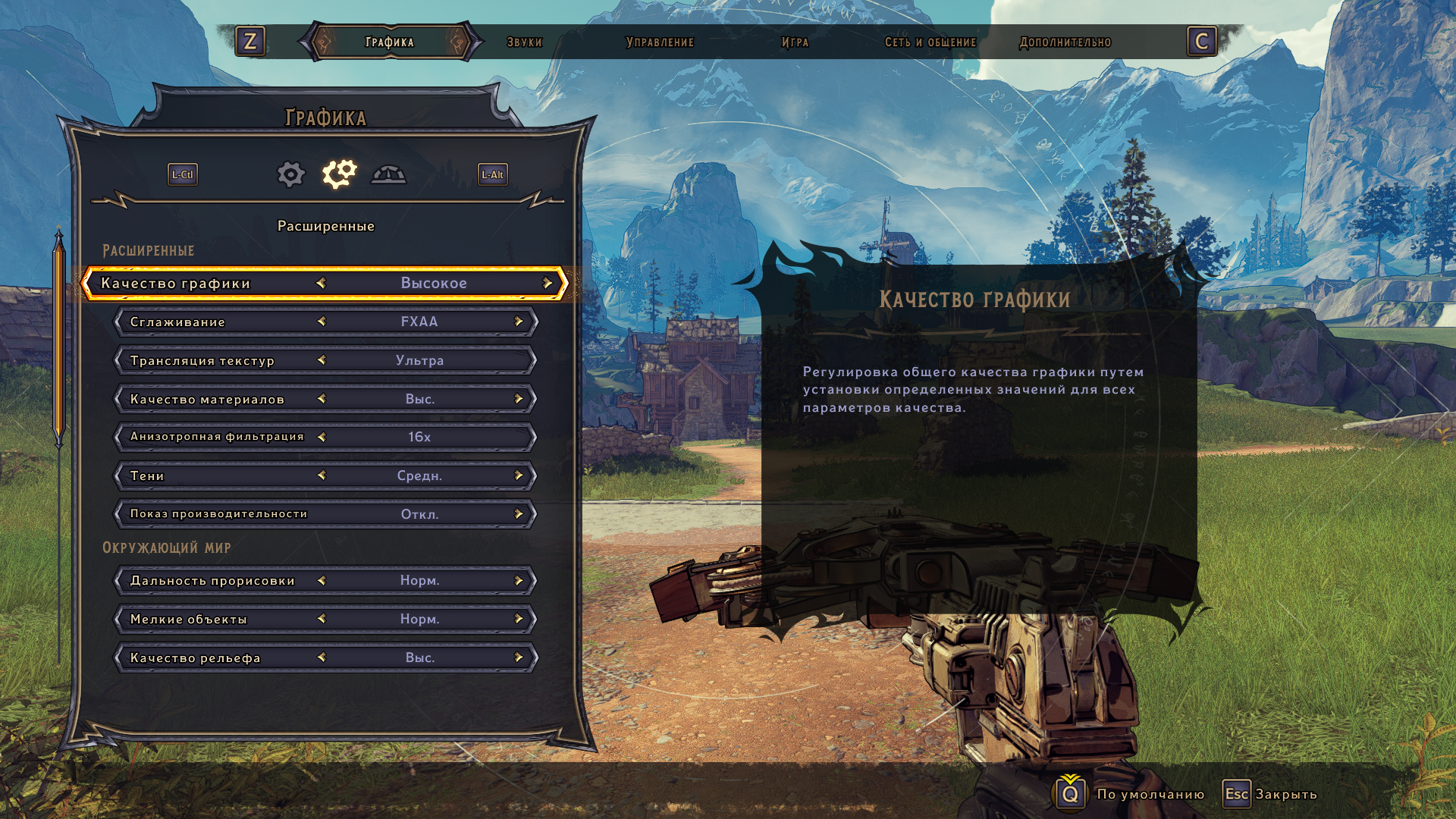Open the Управление settings tab

tap(660, 42)
